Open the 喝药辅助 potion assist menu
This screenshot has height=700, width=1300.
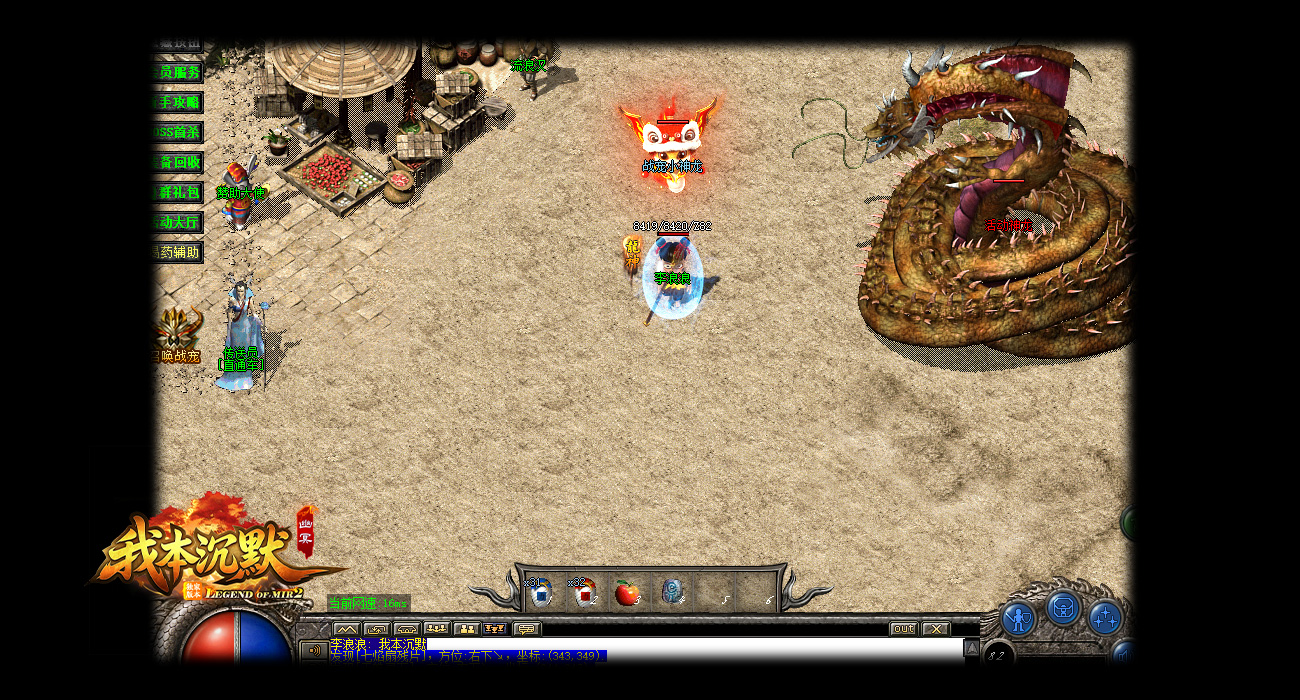click(x=179, y=252)
